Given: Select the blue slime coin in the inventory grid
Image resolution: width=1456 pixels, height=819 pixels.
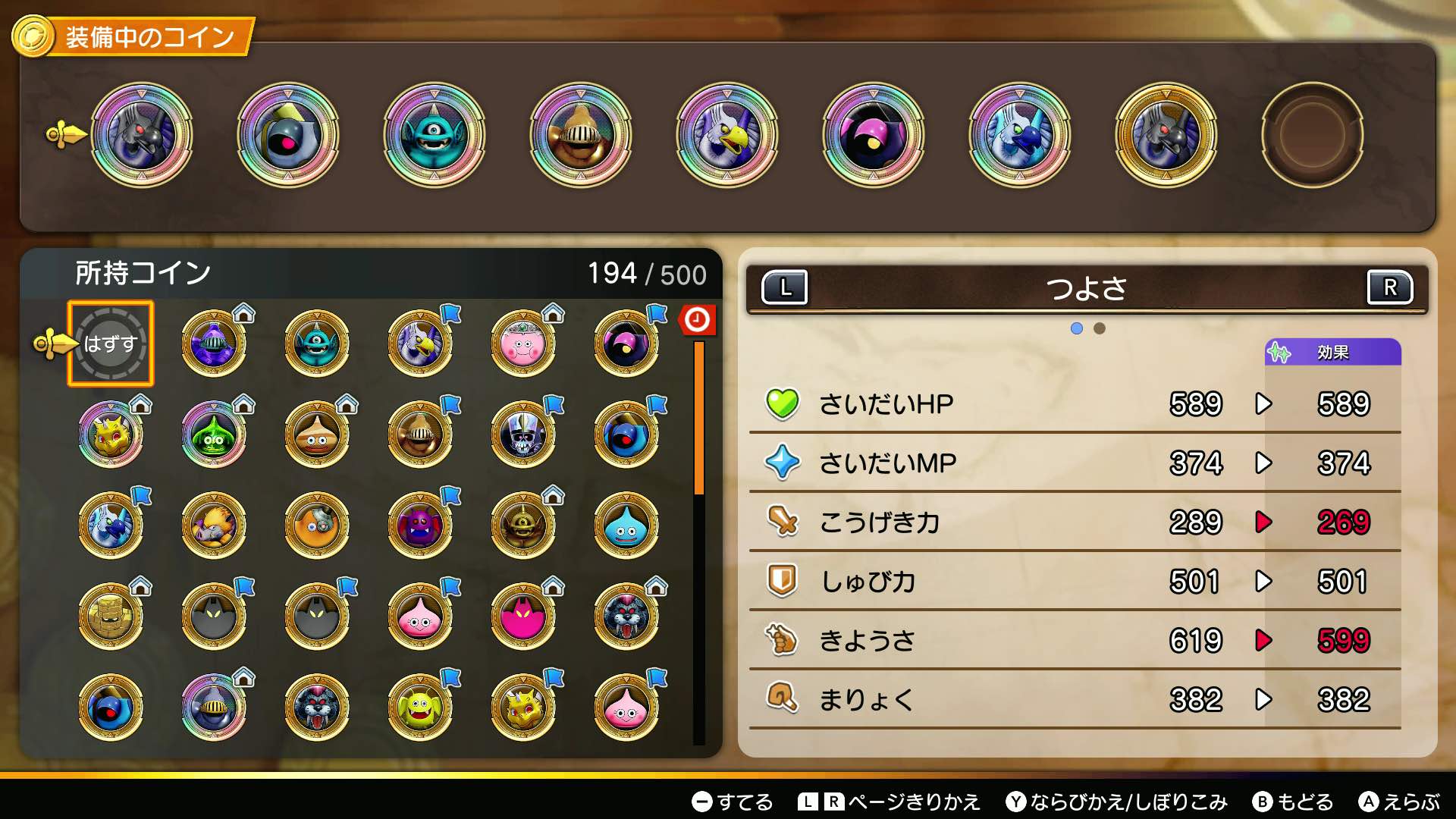Looking at the screenshot, I should click(628, 525).
